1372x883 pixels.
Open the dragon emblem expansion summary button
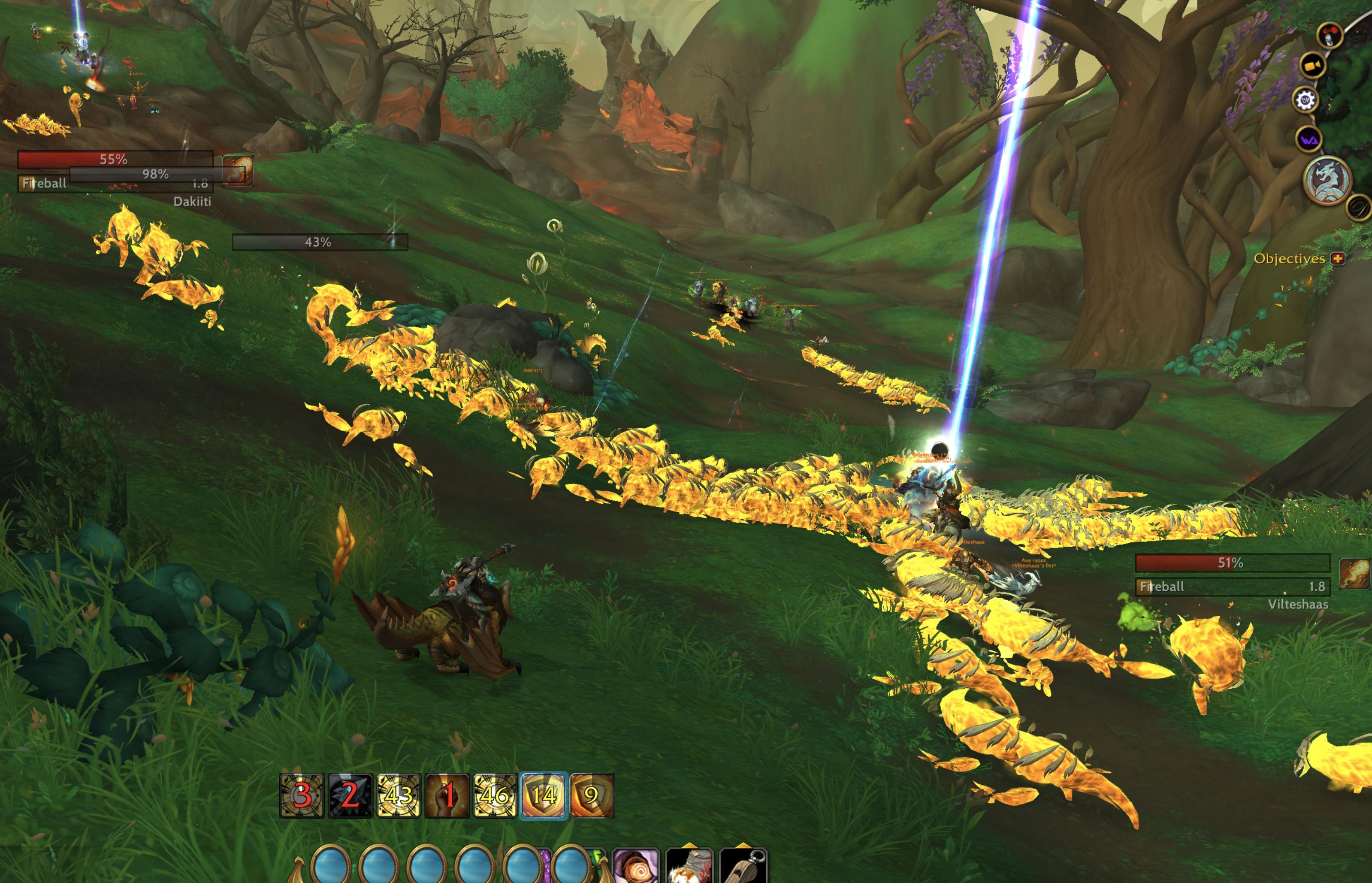[1327, 180]
